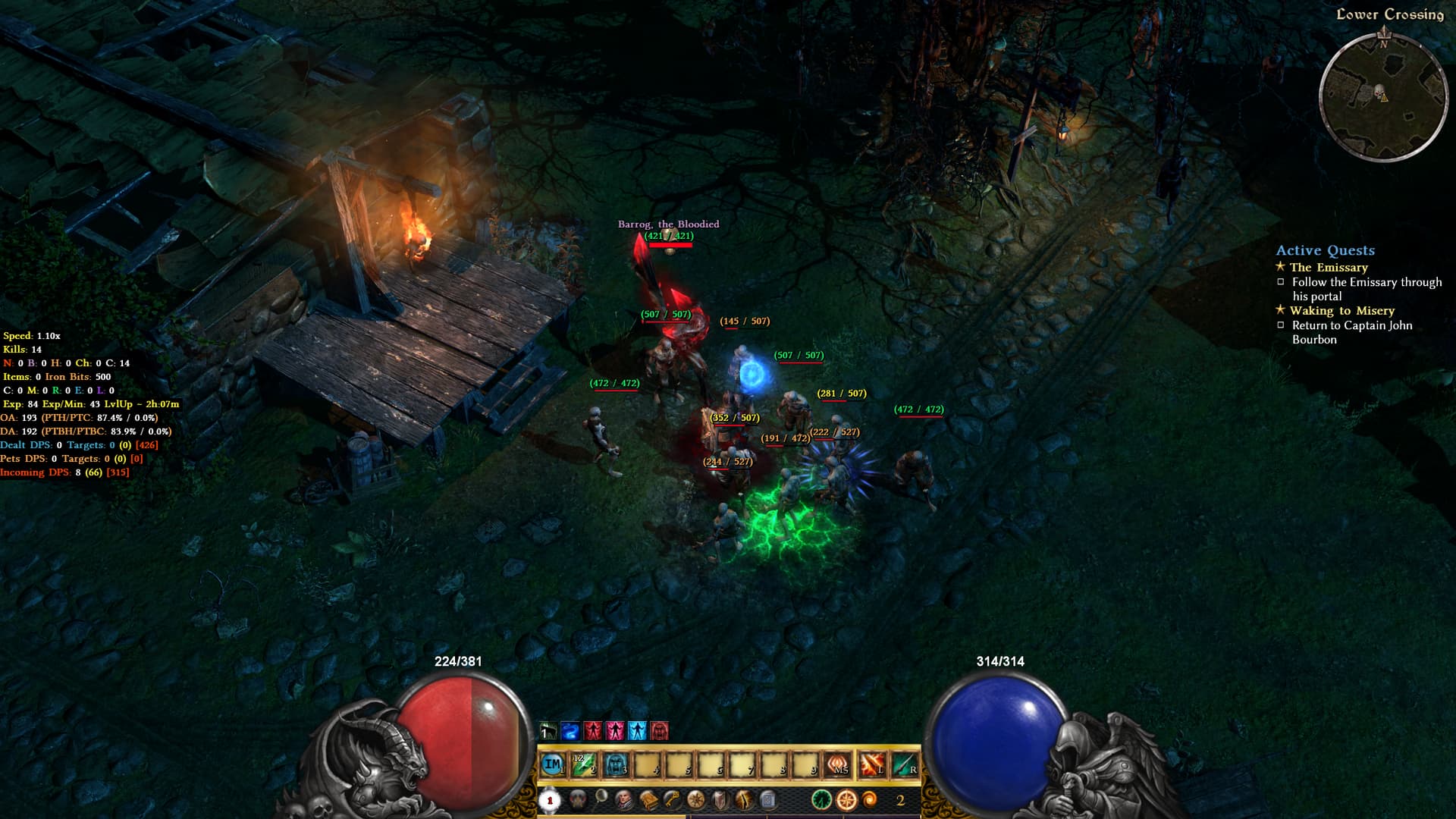Click the red screaming face buff icon
Image resolution: width=1456 pixels, height=819 pixels.
click(660, 731)
